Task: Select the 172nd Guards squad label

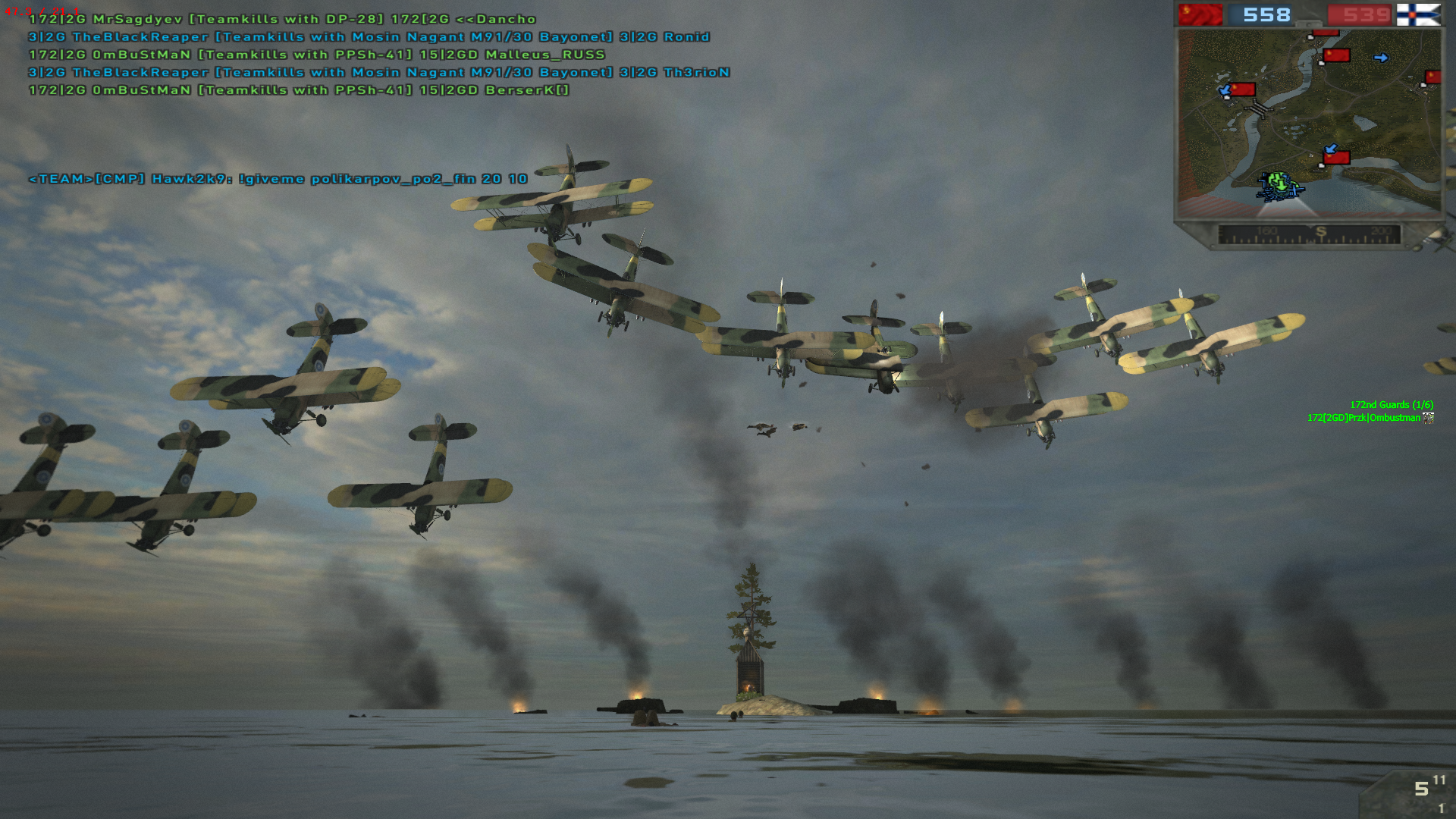Action: 1391,405
